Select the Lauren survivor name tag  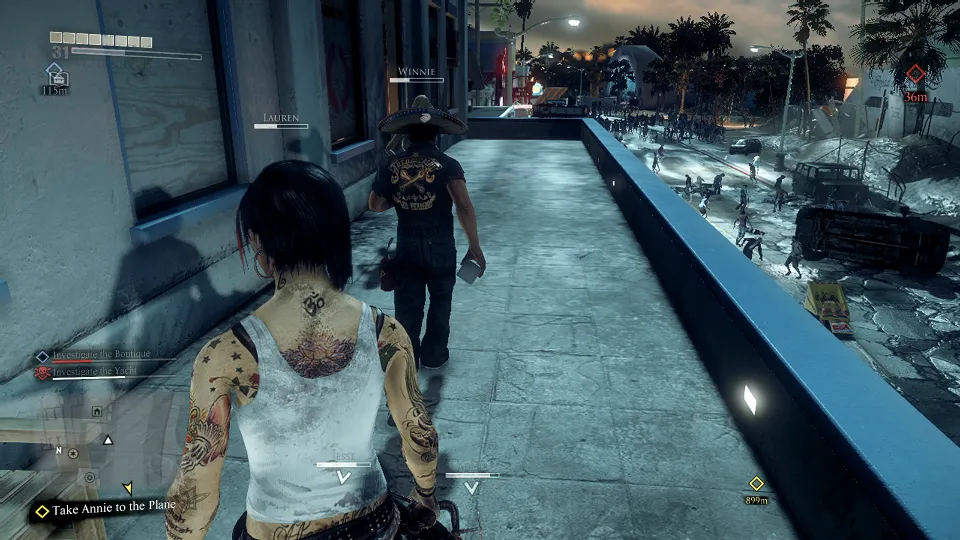281,118
